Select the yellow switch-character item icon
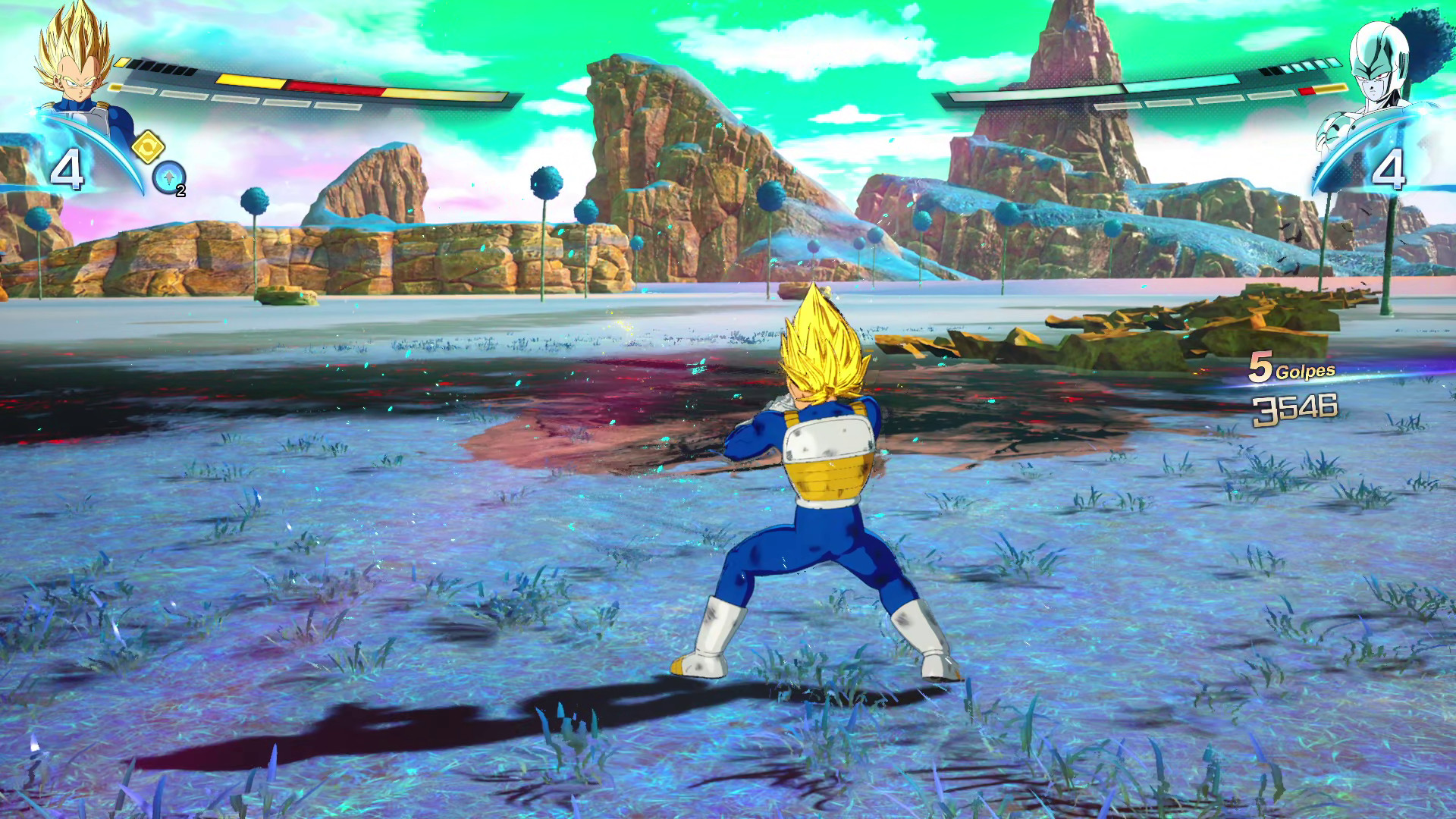1456x819 pixels. (149, 149)
